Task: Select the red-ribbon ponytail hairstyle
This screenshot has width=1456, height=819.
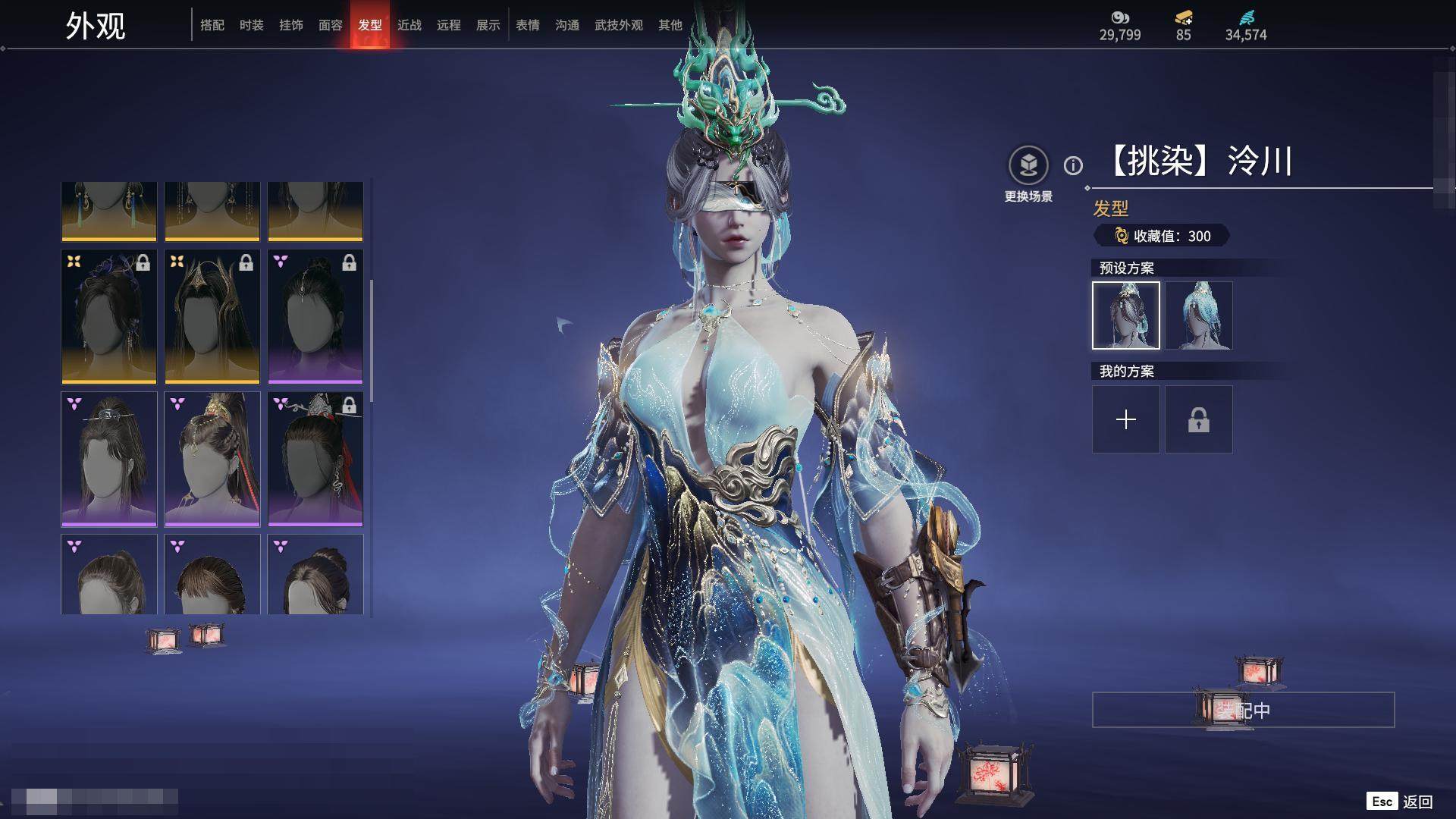Action: tap(212, 459)
